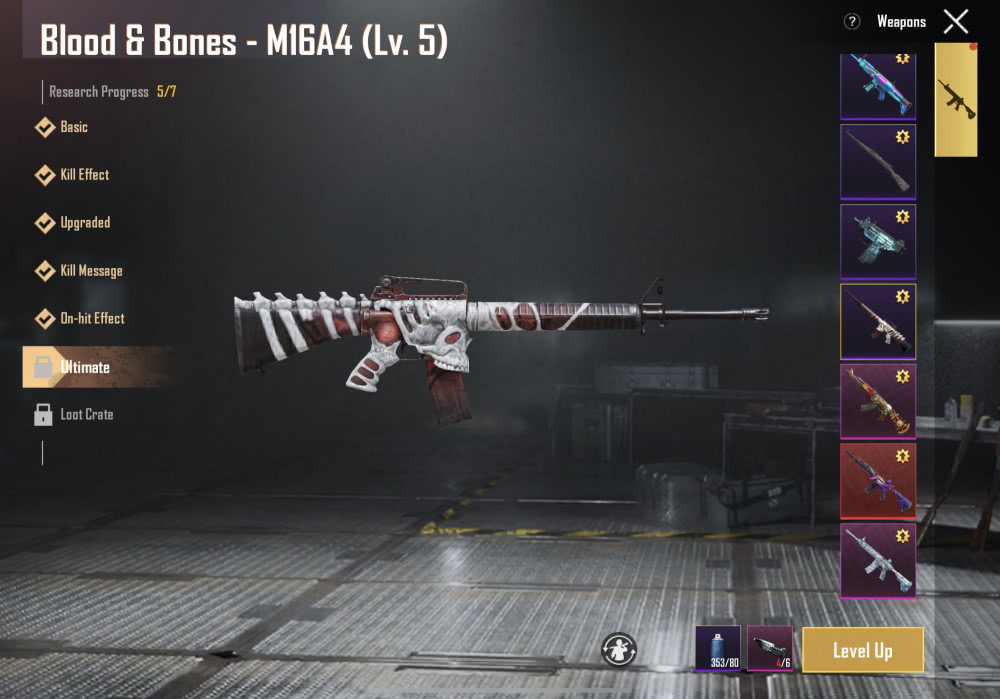This screenshot has width=1000, height=699.
Task: Close the weapon upgrade screen
Action: [956, 21]
